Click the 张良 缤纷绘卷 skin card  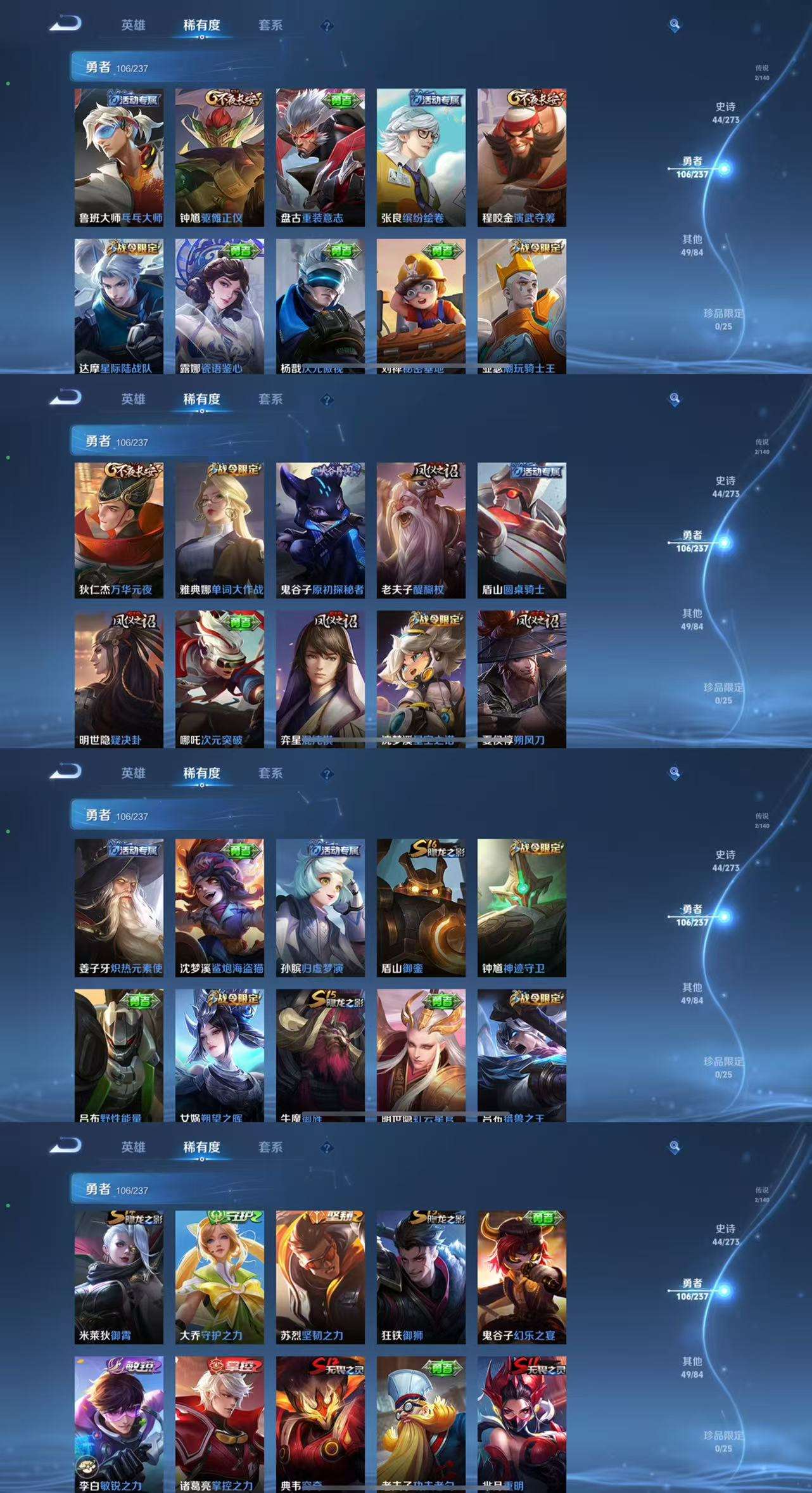[421, 157]
